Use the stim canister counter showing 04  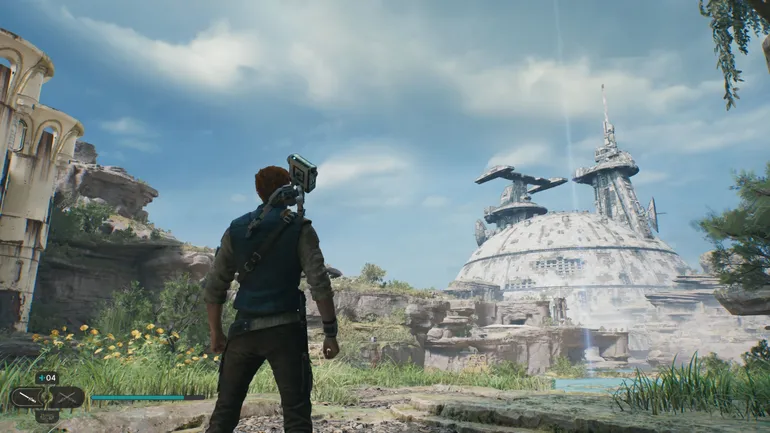(47, 378)
